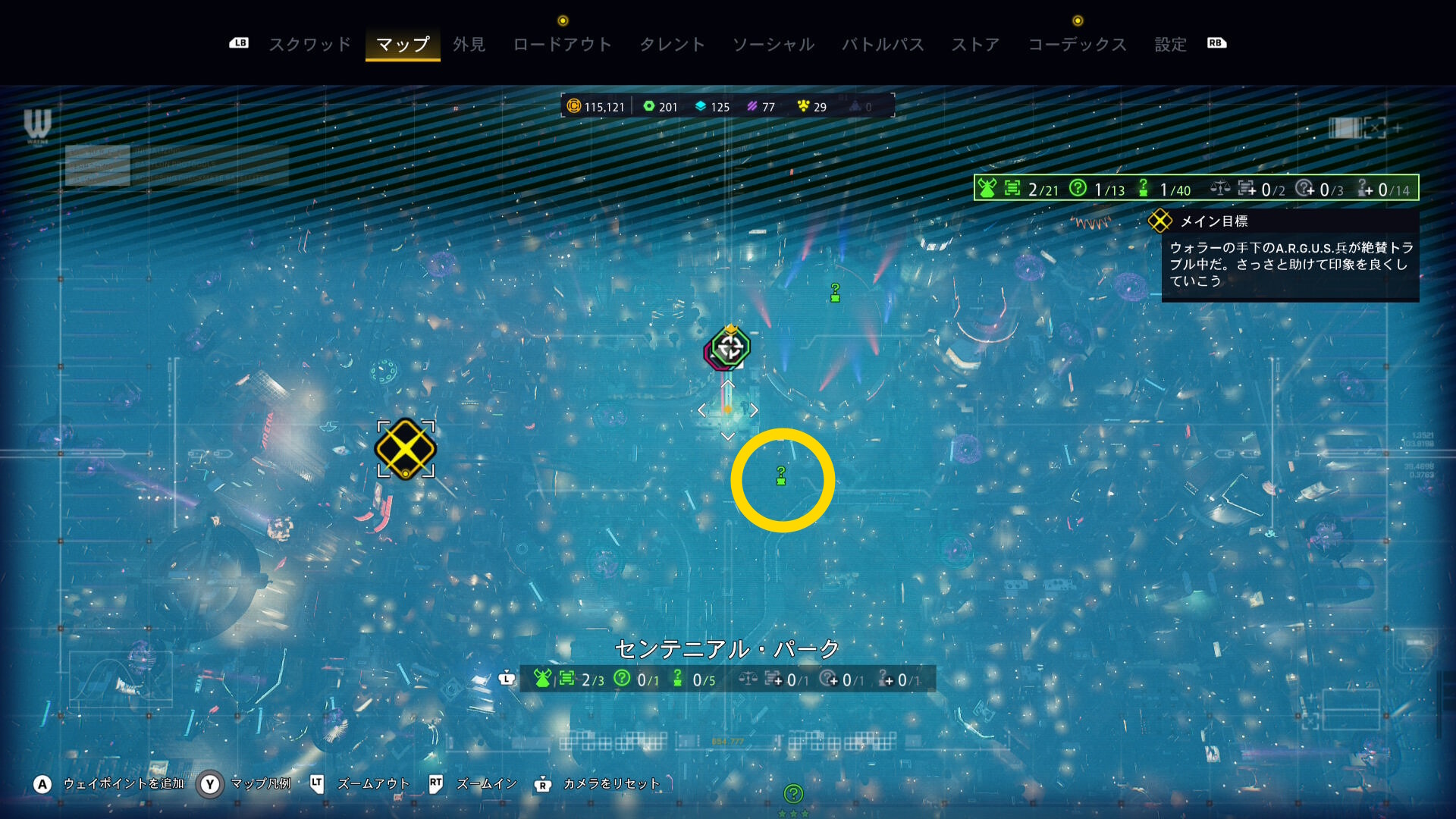Open the バトルパス tab

click(x=883, y=45)
